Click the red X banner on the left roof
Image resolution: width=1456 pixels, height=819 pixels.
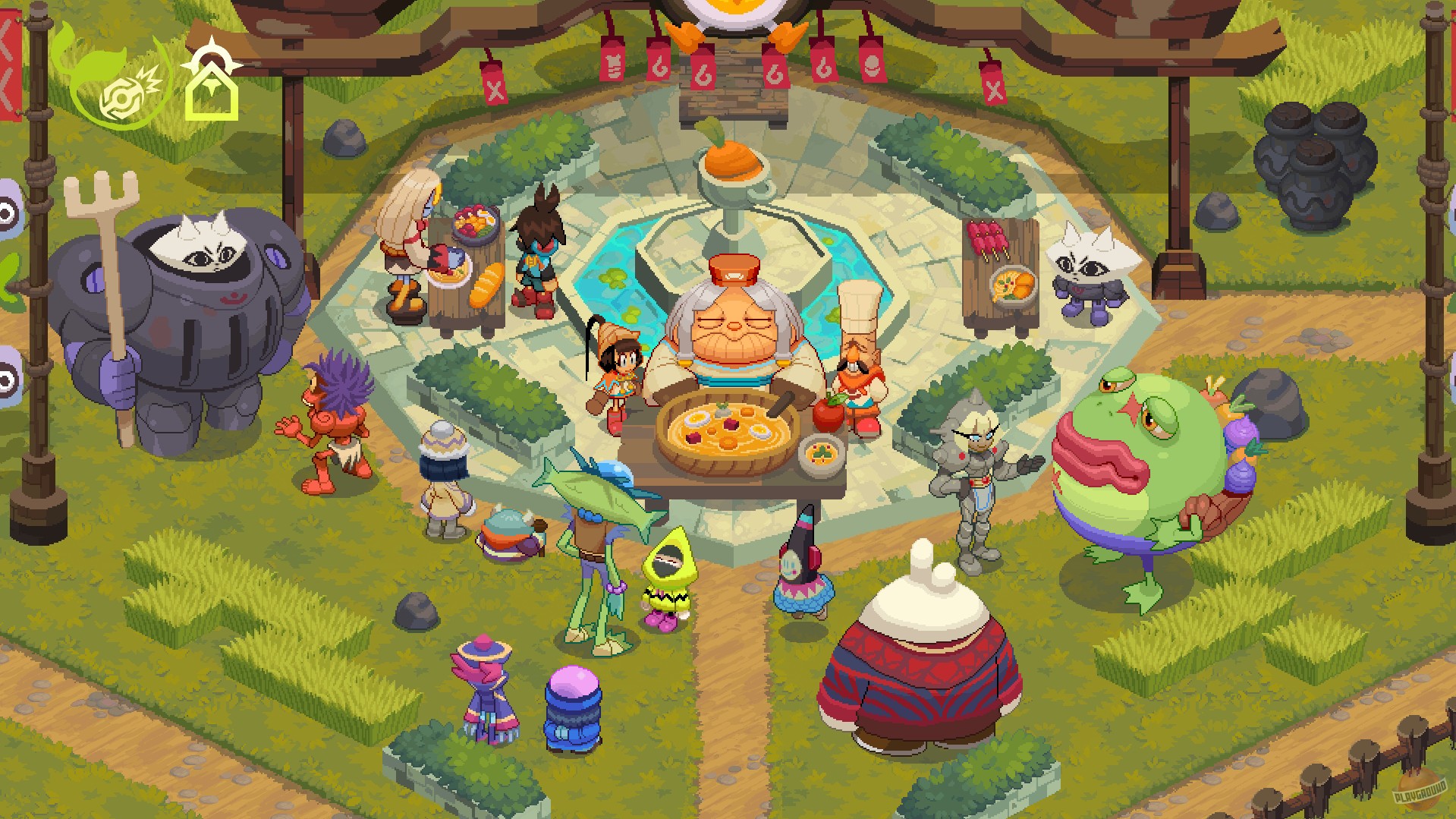coord(494,83)
